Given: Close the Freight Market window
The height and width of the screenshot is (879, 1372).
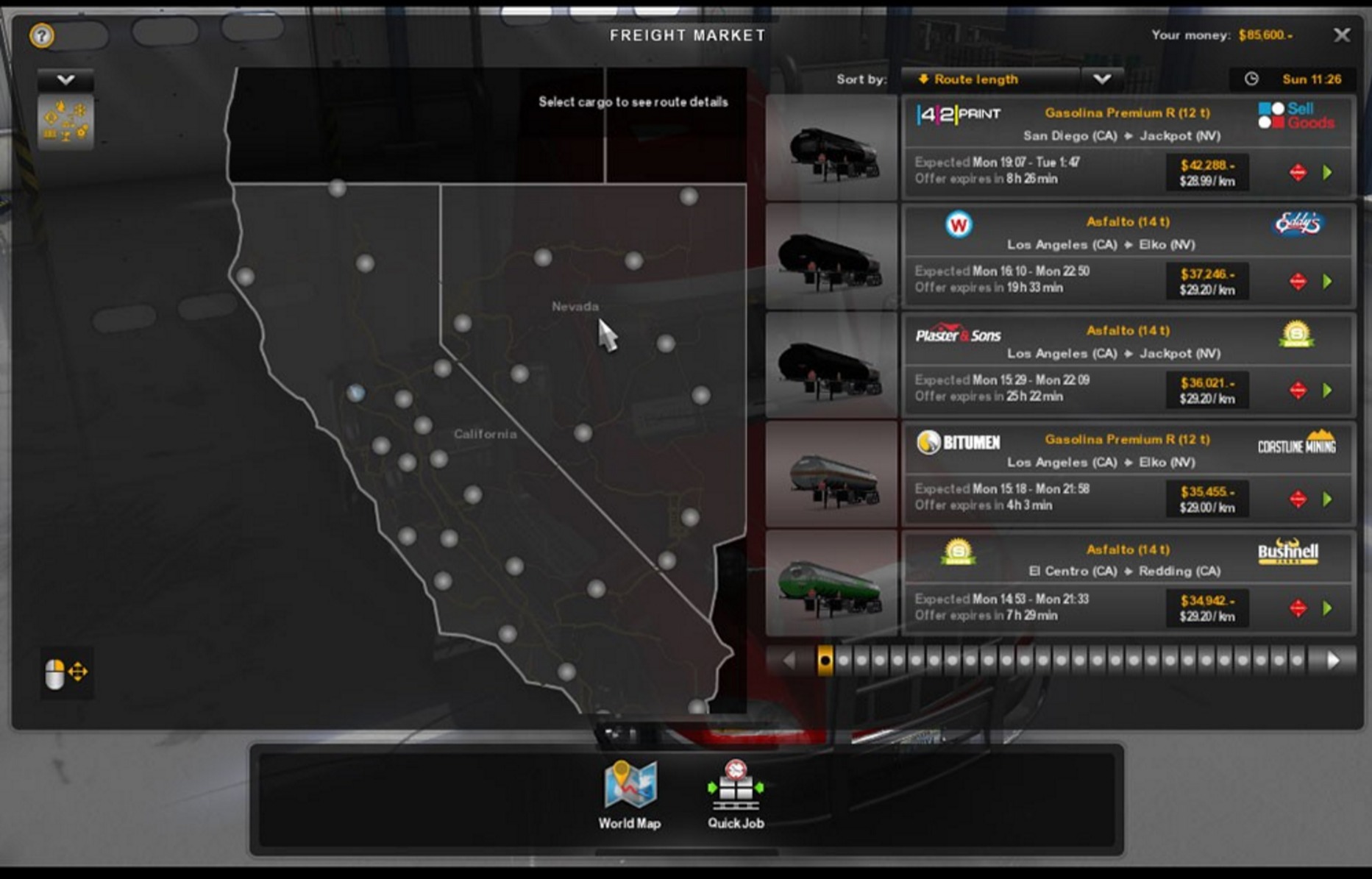Looking at the screenshot, I should click(x=1342, y=35).
